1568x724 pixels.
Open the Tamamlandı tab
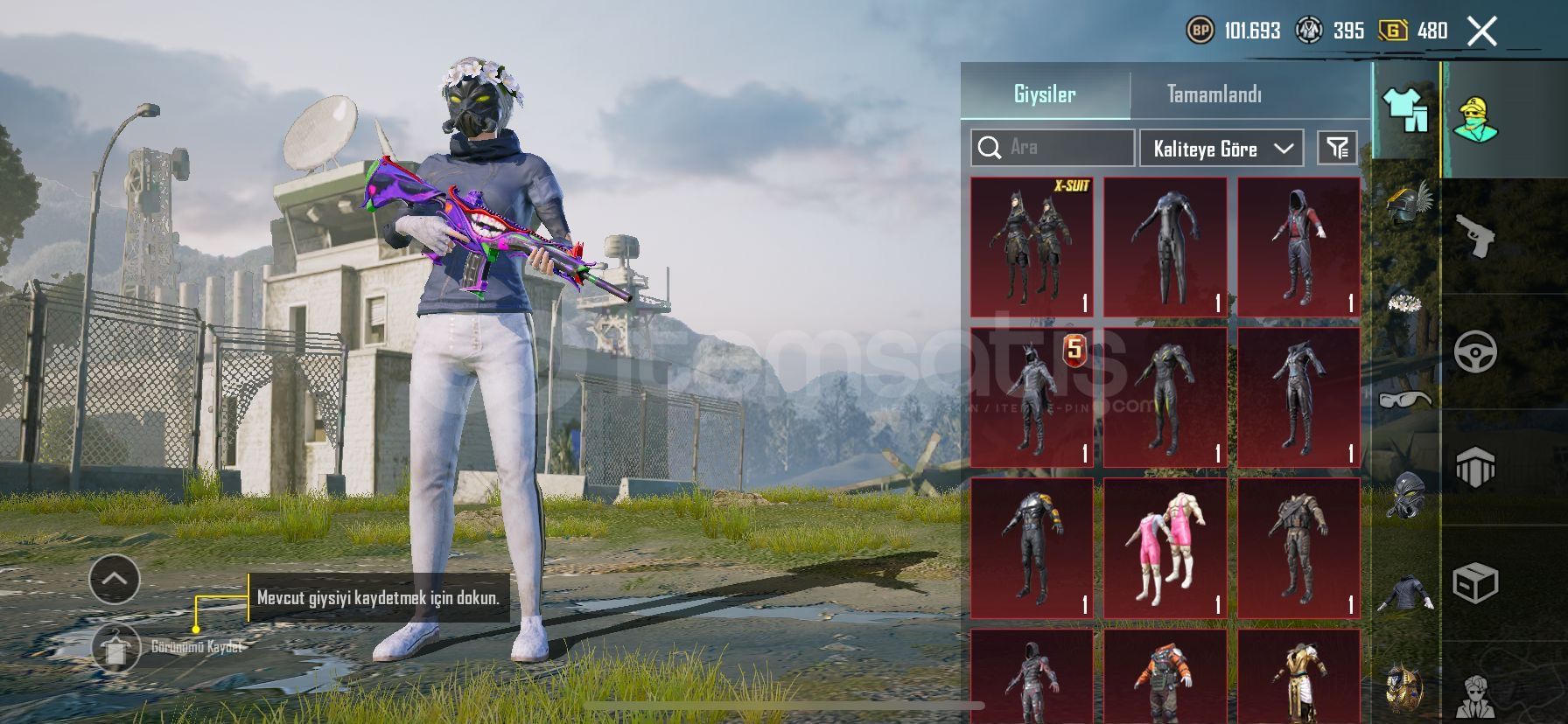tap(1214, 94)
